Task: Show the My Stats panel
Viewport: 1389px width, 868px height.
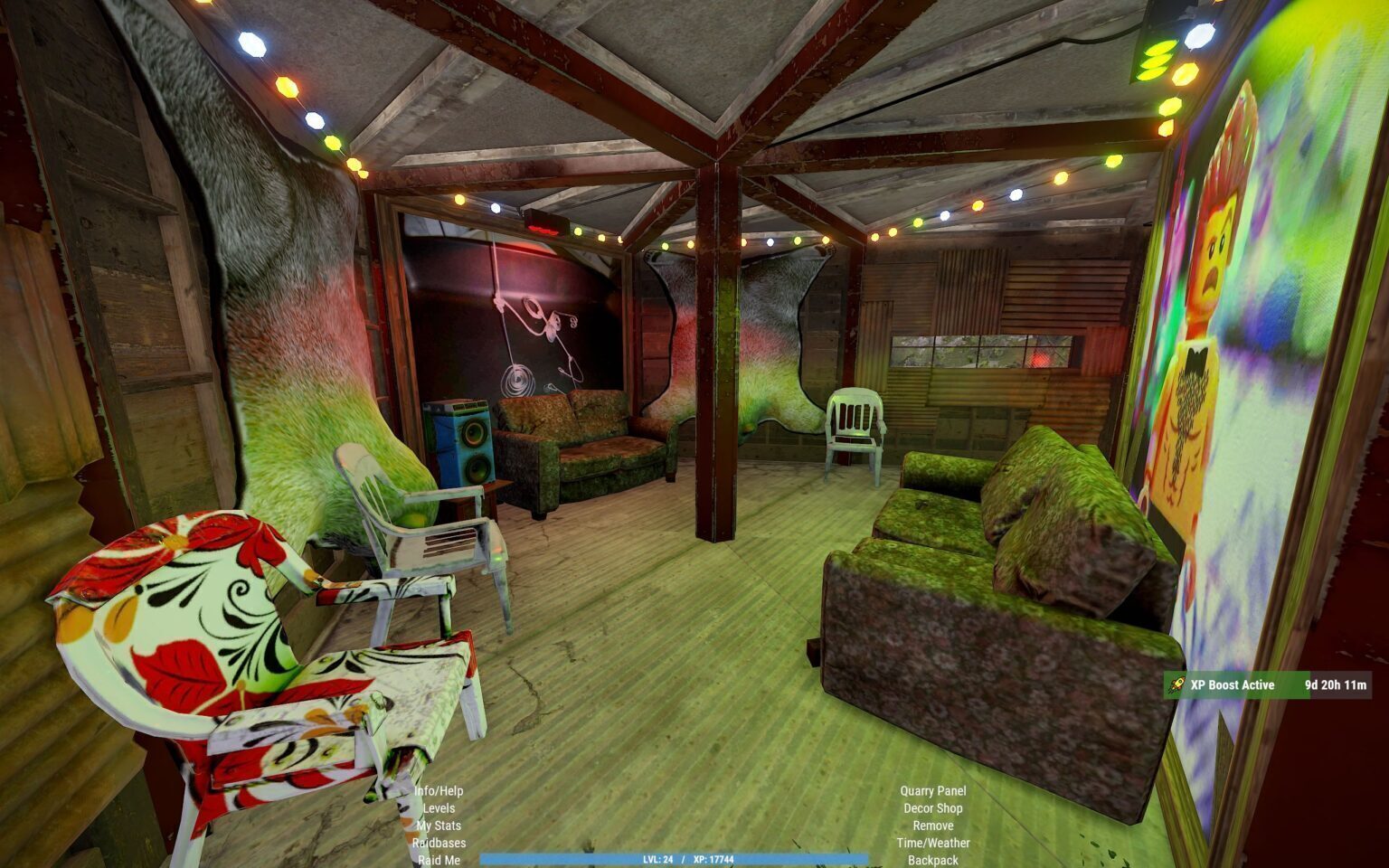Action: click(x=439, y=826)
